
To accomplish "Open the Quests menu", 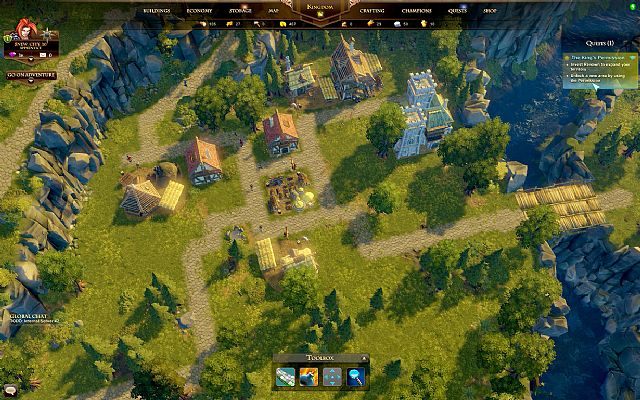I will point(457,9).
